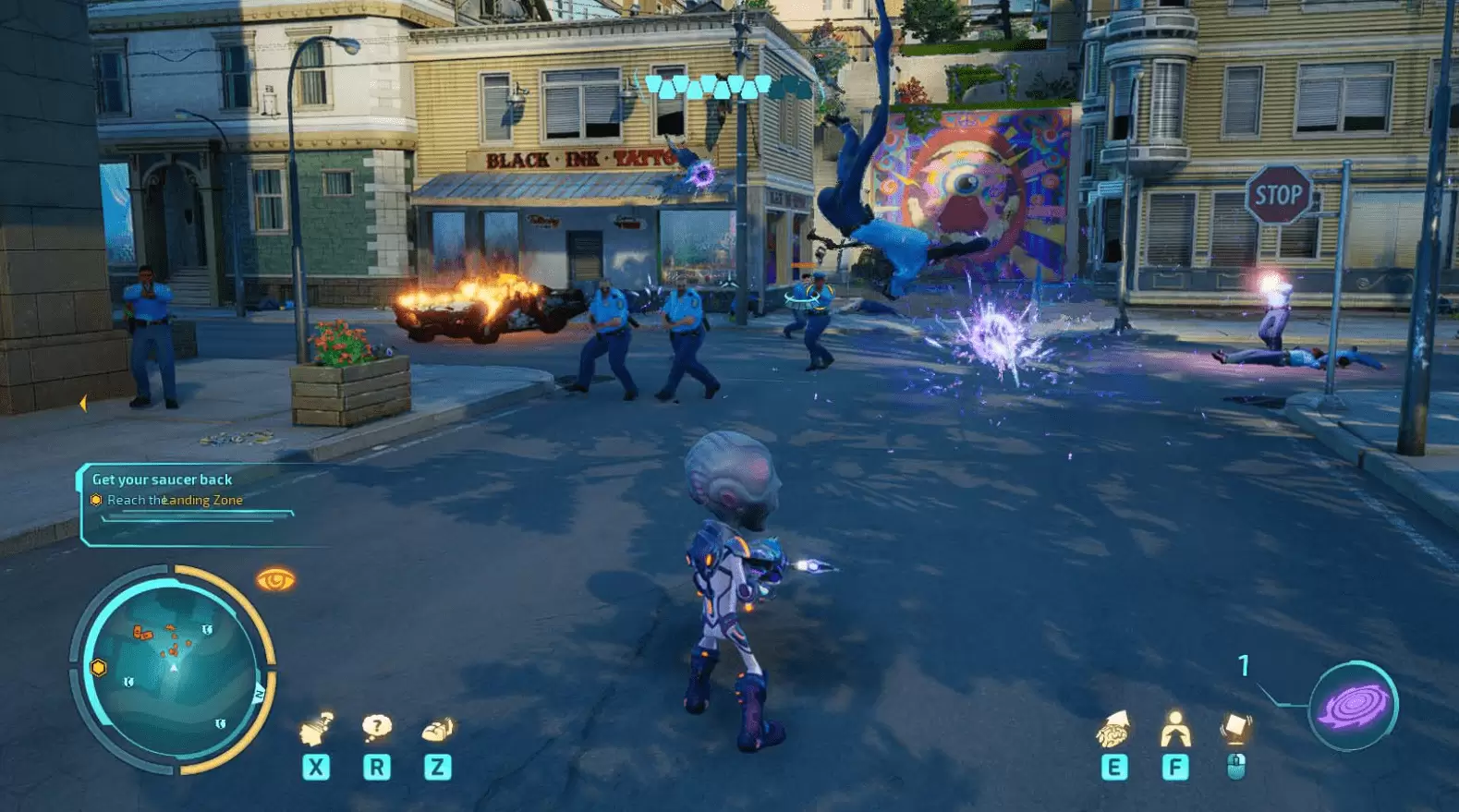This screenshot has width=1459, height=812.
Task: Click the X keybind badge
Action: click(x=318, y=767)
